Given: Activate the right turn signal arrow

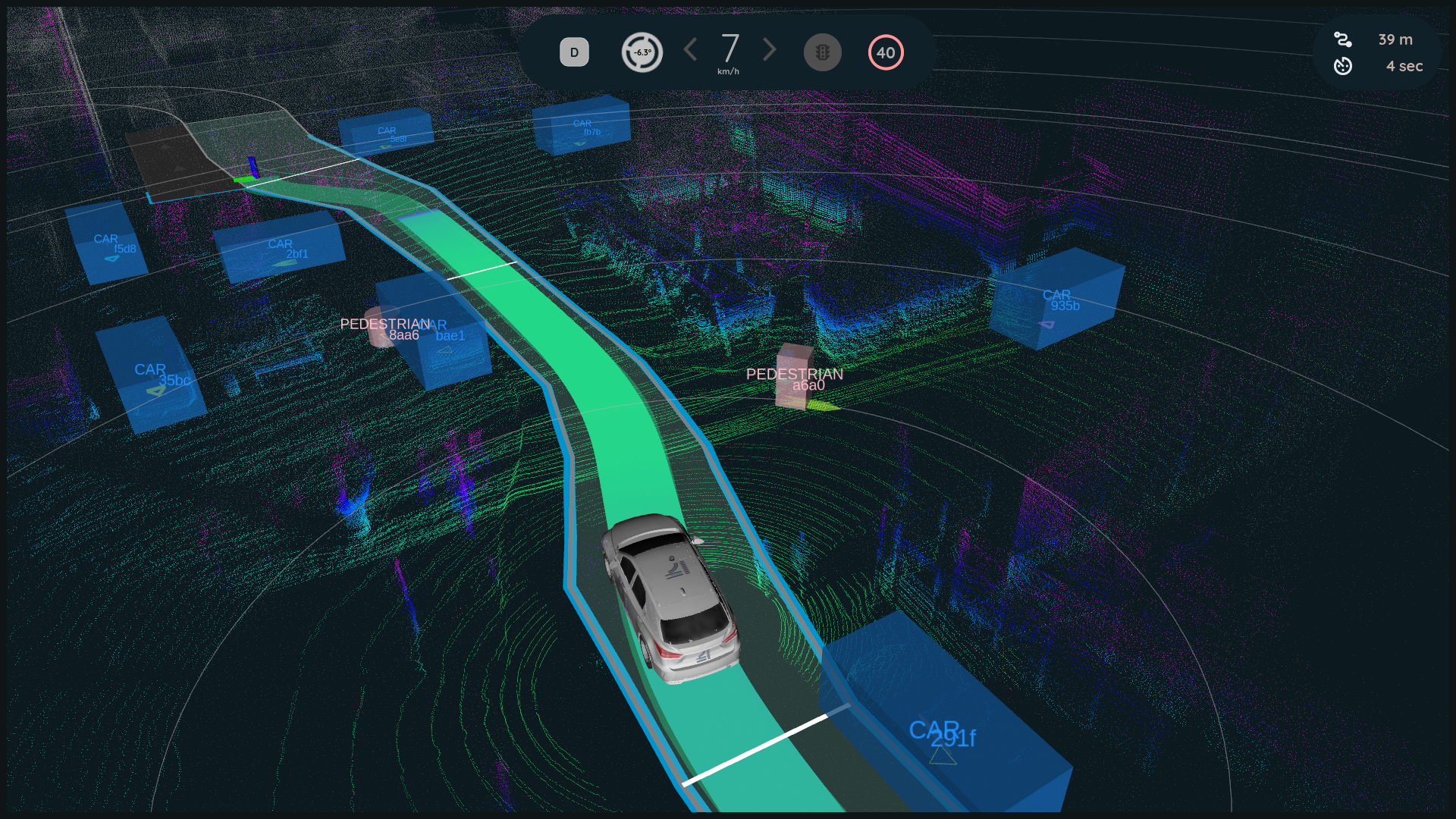Looking at the screenshot, I should [770, 50].
